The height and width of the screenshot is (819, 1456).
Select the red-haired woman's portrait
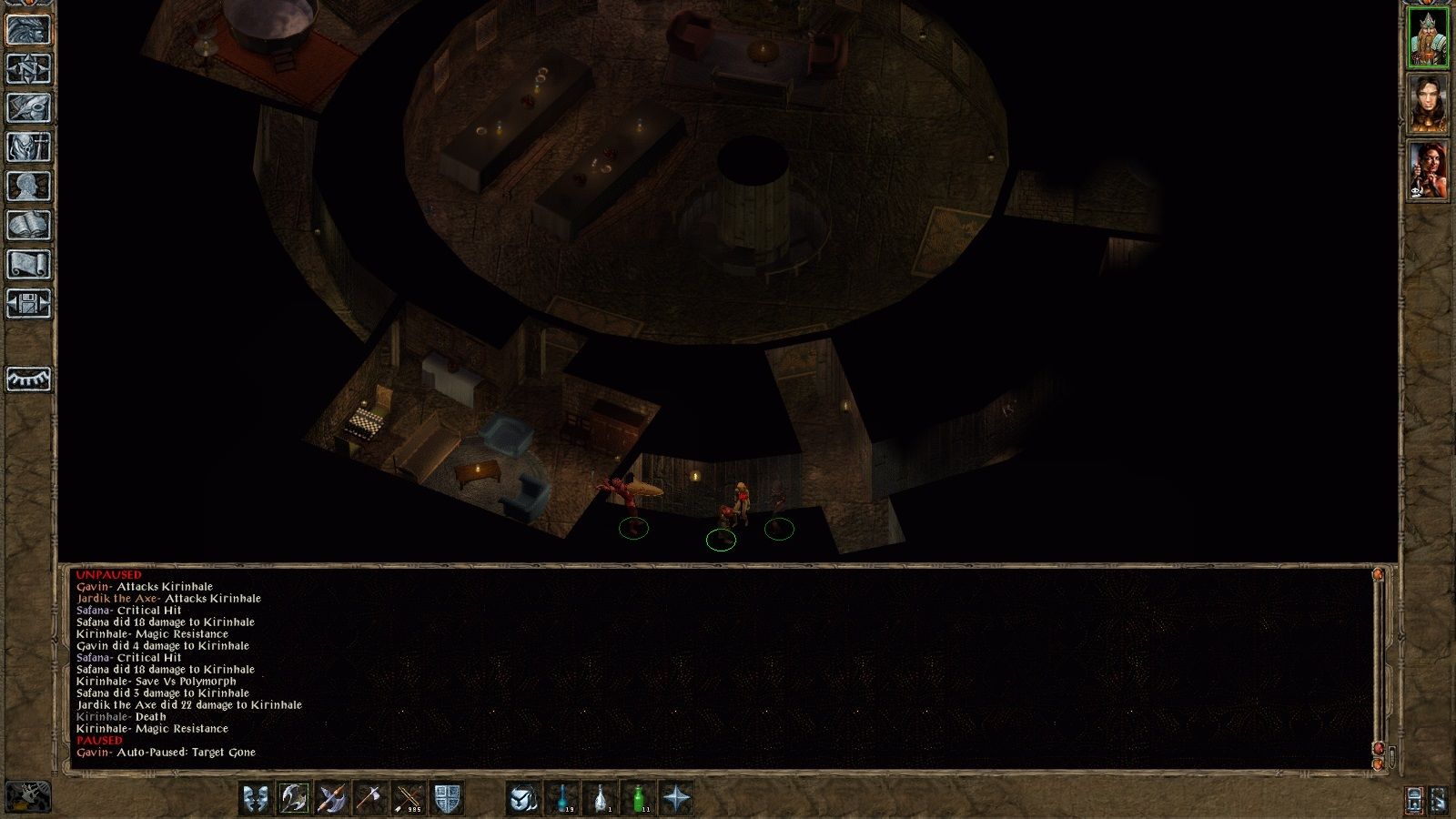[1428, 170]
